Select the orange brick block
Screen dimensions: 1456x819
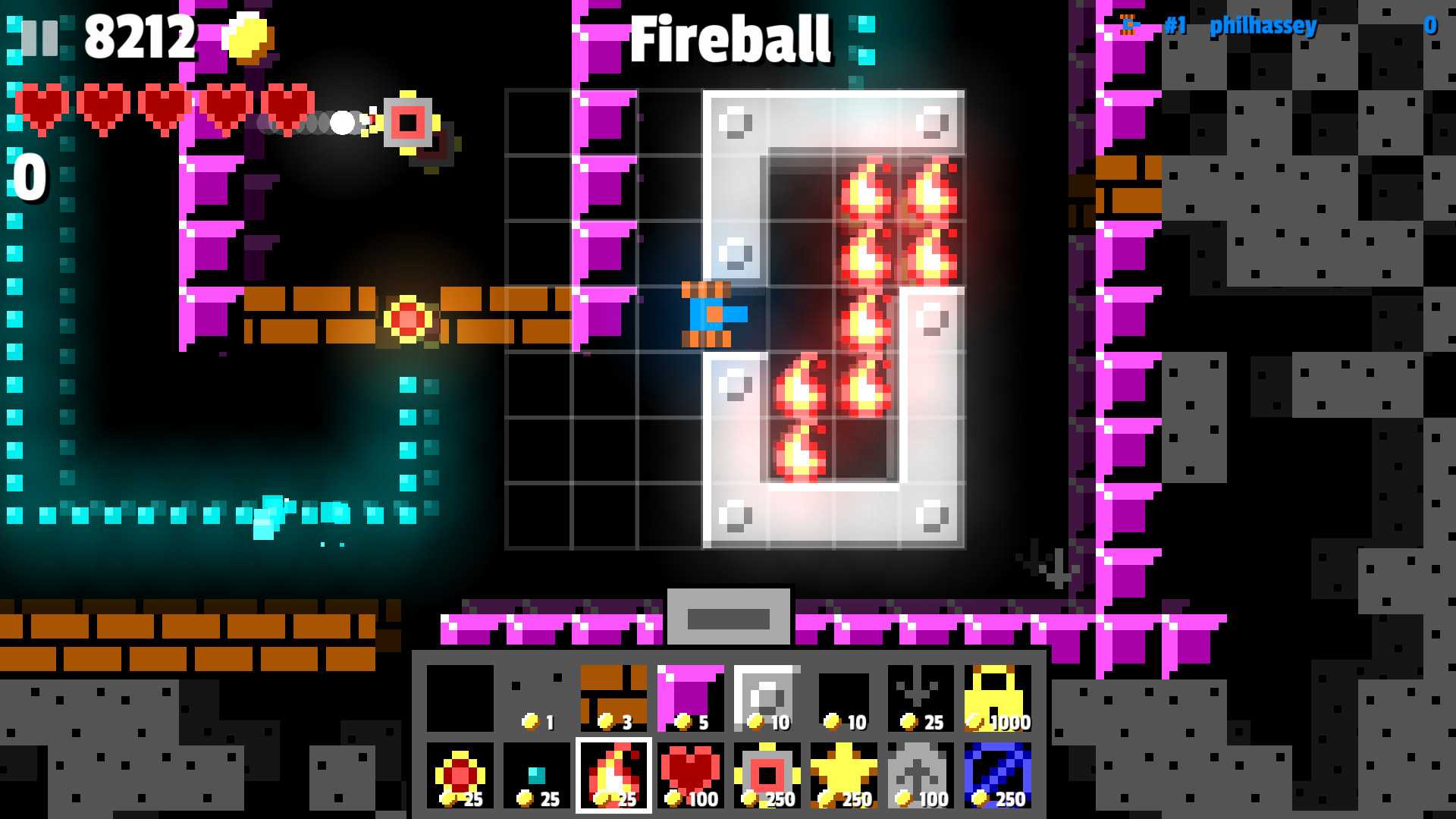(613, 698)
